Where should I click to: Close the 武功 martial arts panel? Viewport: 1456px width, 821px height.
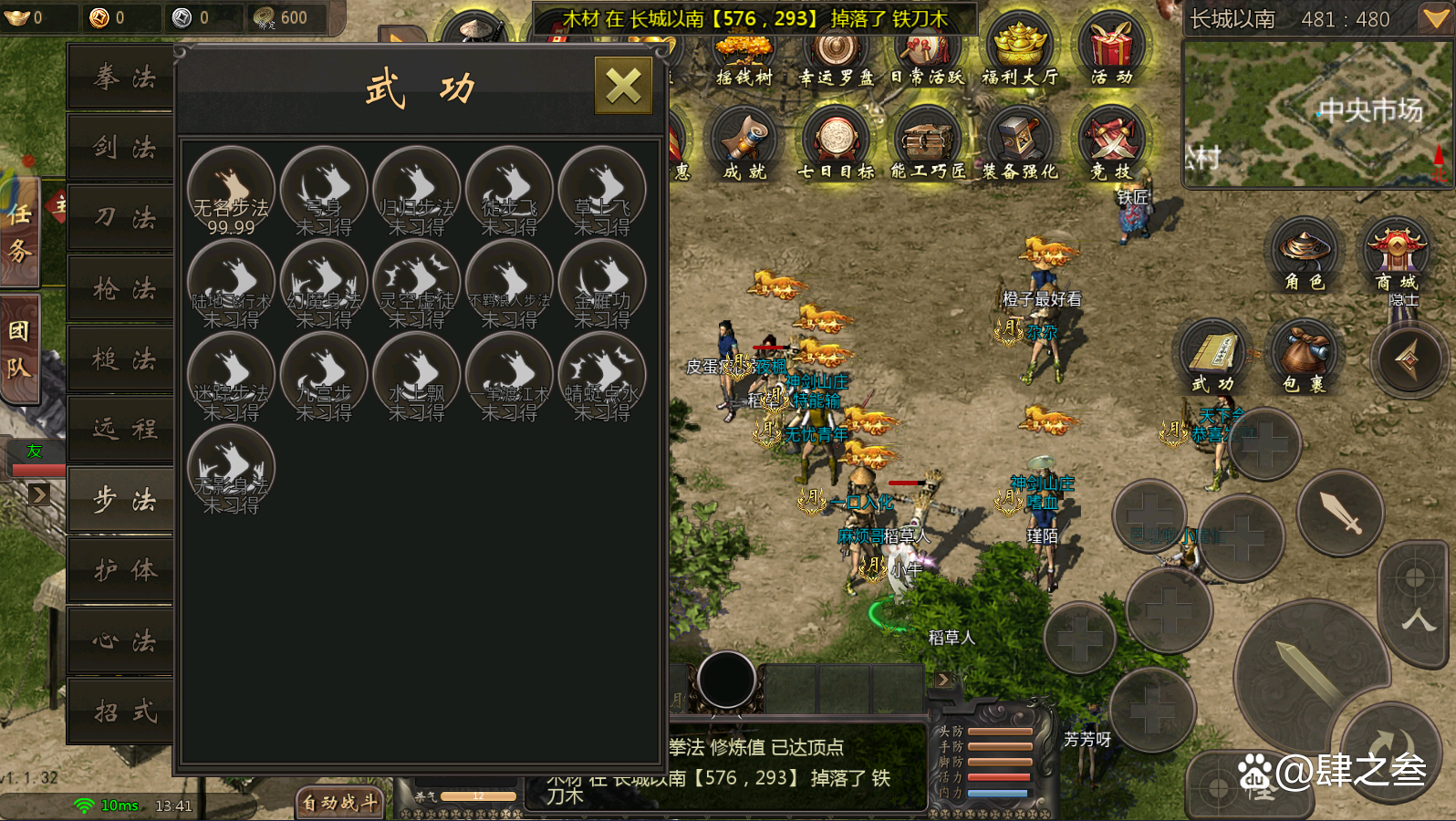point(623,87)
